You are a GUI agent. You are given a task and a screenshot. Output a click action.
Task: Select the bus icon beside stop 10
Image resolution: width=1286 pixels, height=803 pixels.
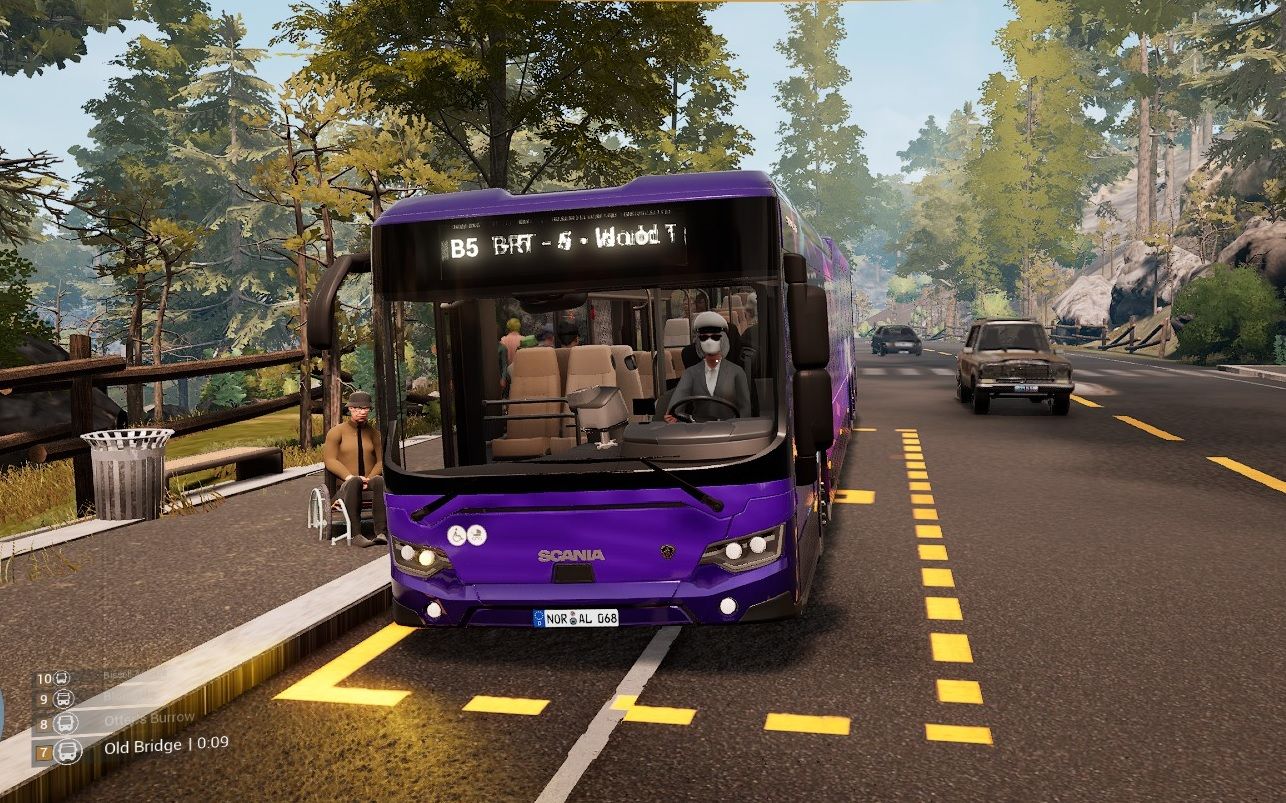point(62,678)
